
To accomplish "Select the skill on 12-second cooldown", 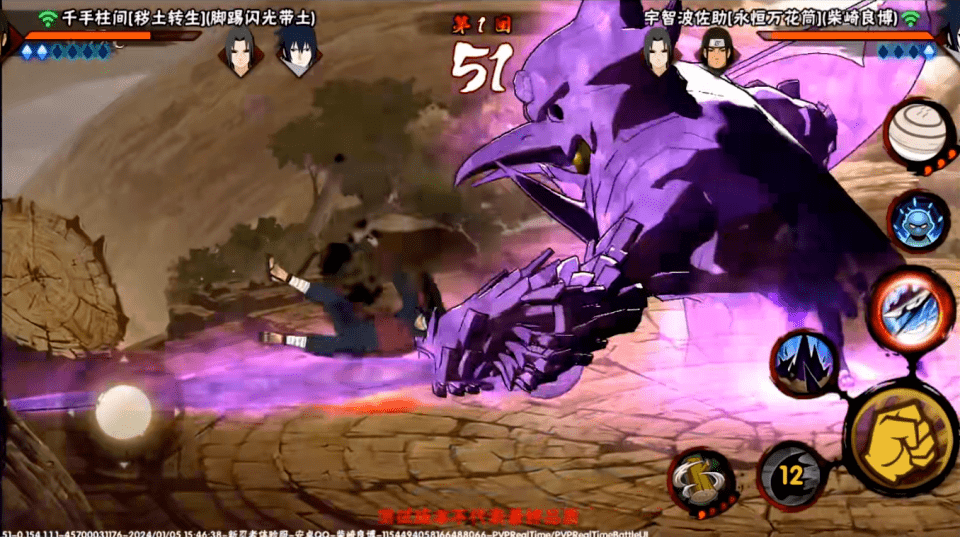I will click(x=791, y=476).
